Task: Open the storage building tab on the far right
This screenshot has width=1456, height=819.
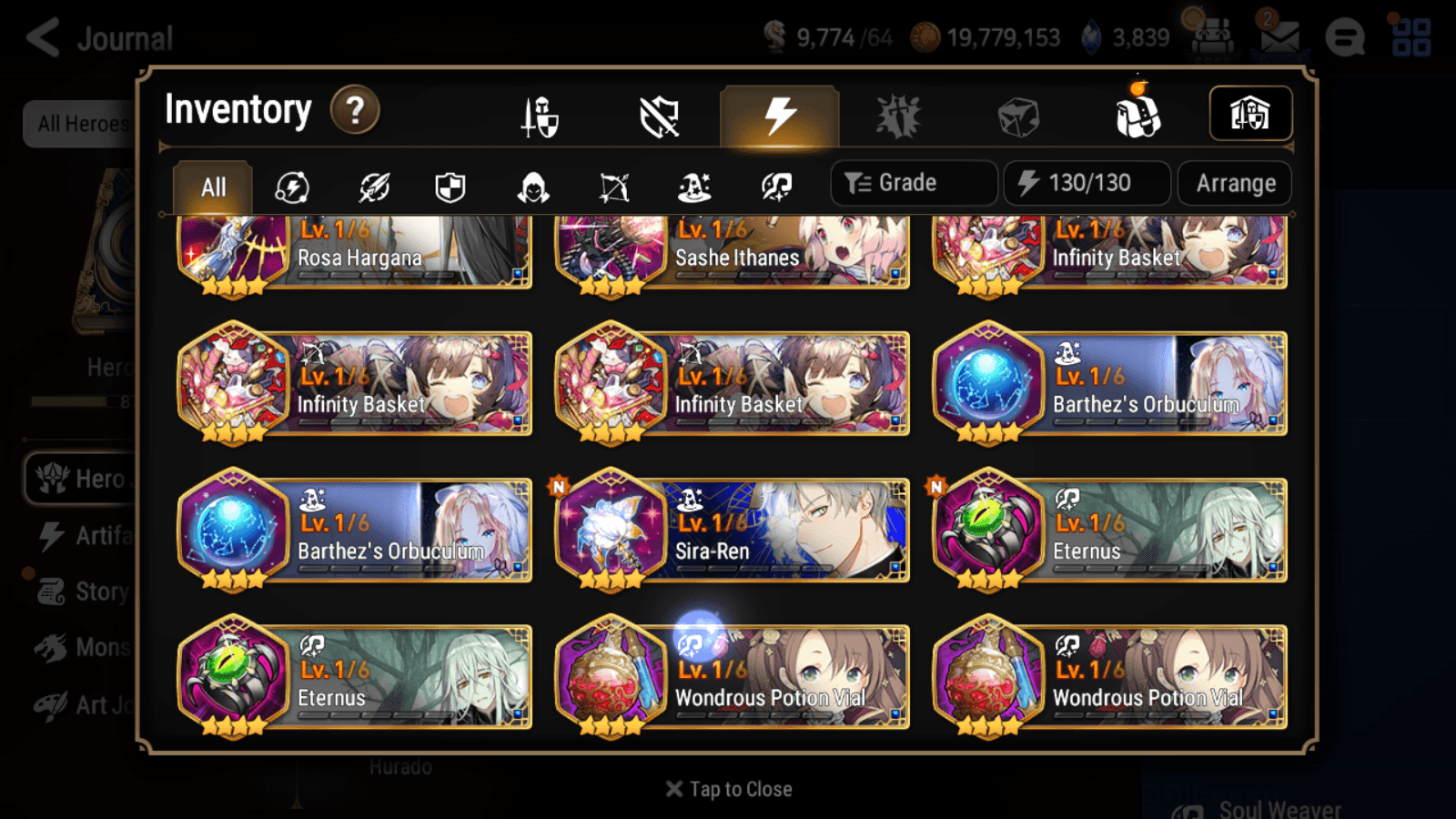Action: tap(1251, 112)
